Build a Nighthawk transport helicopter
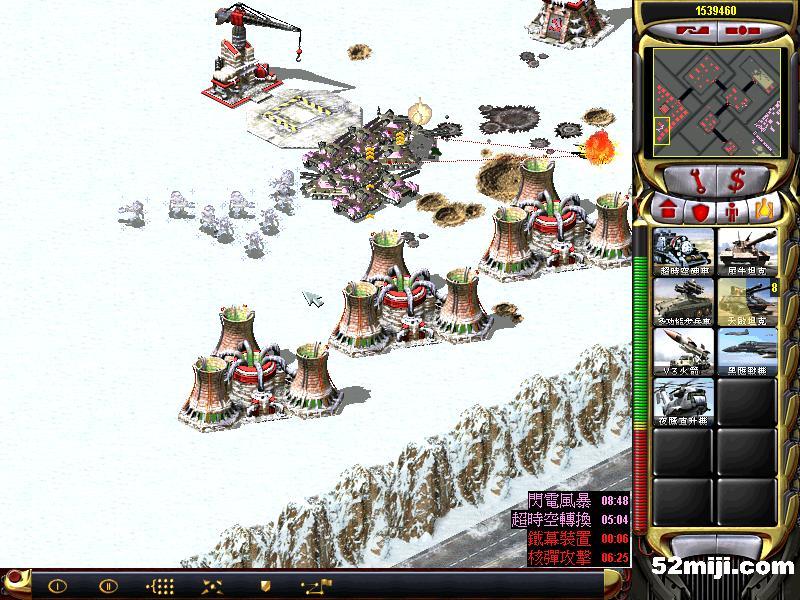This screenshot has width=800, height=600. click(x=684, y=401)
